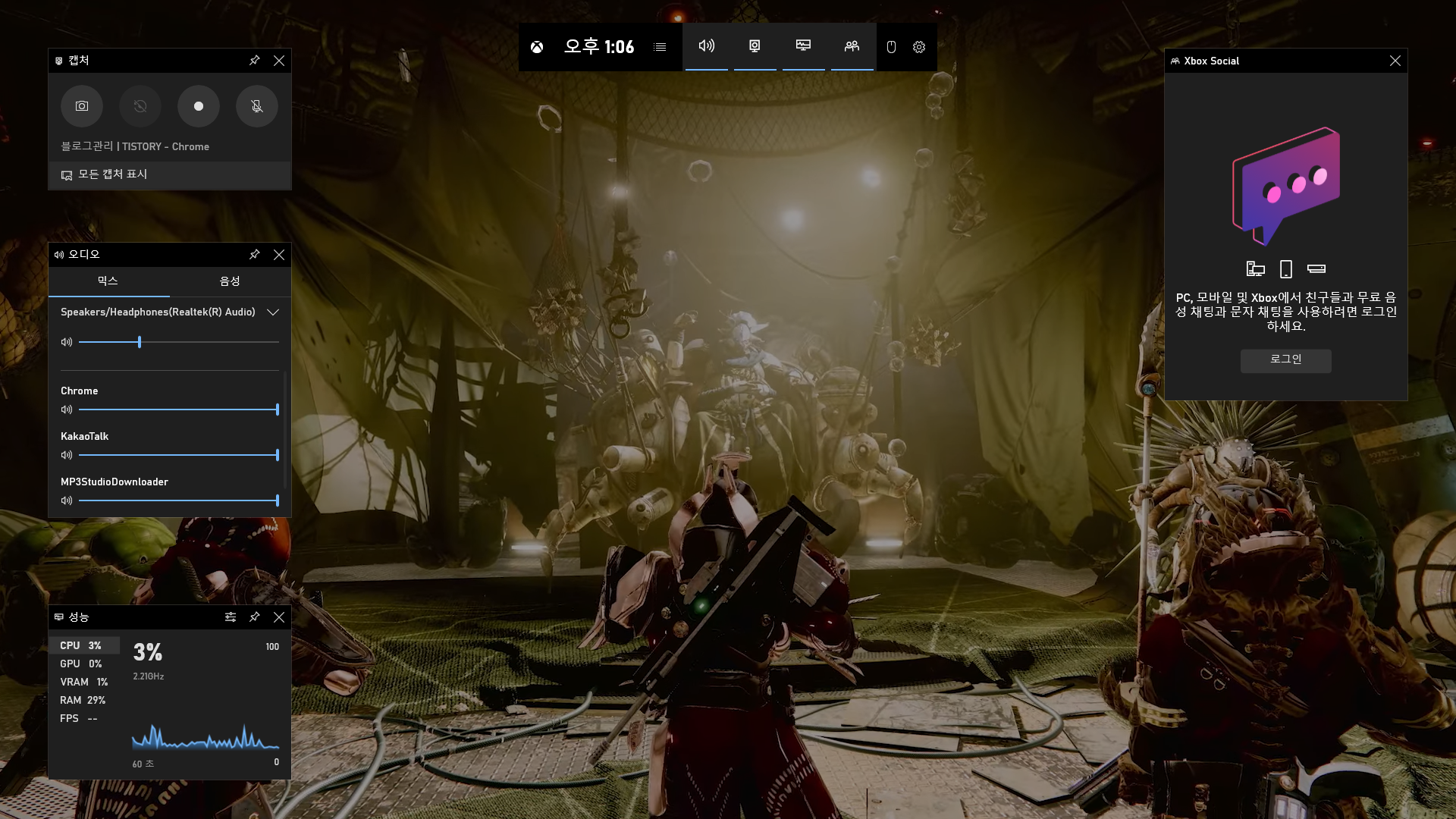Open the widget menu list icon
The image size is (1456, 819).
click(660, 47)
